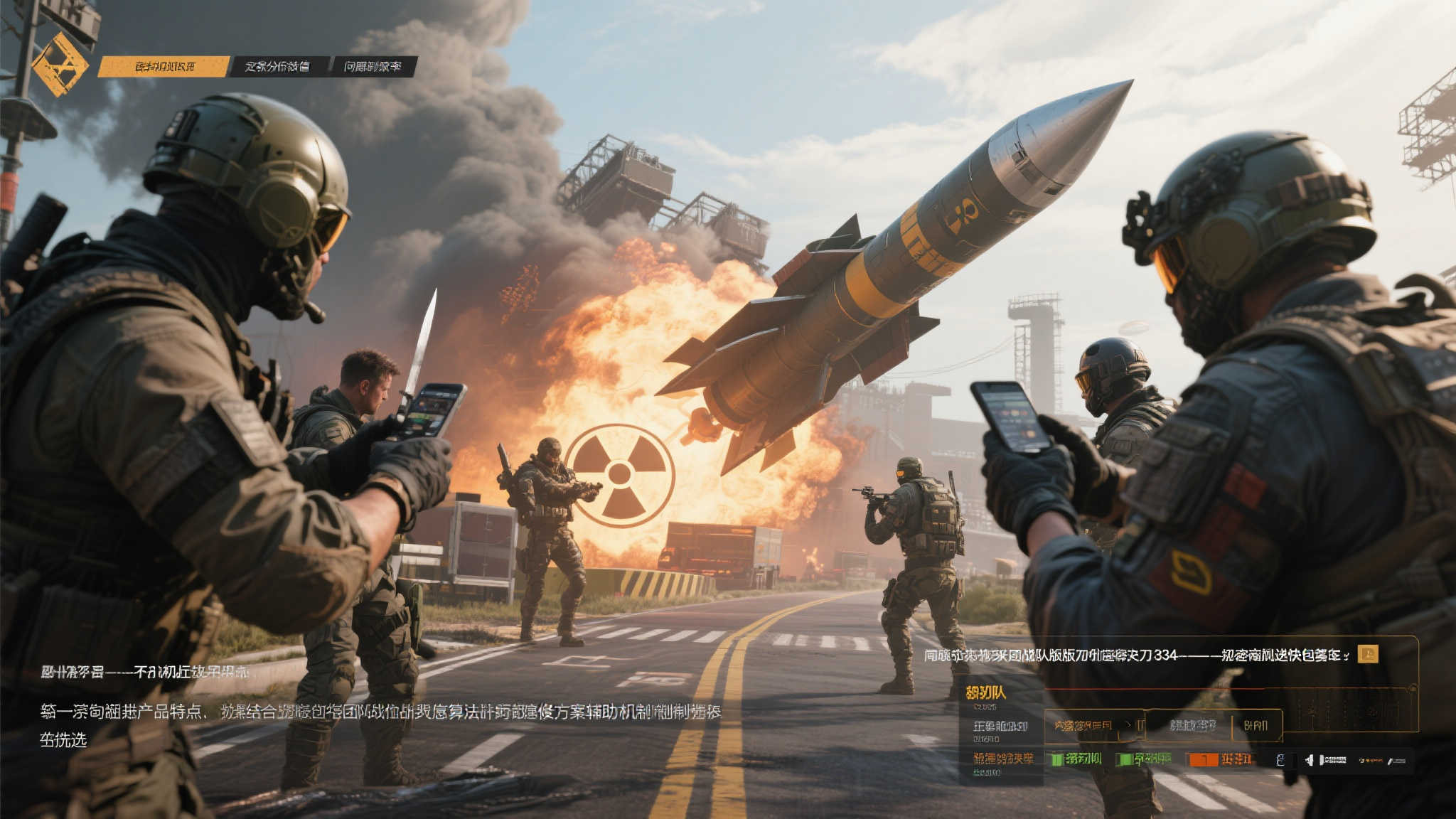Select the orange highlighted tab in the top bar
The width and height of the screenshot is (1456, 819).
164,67
